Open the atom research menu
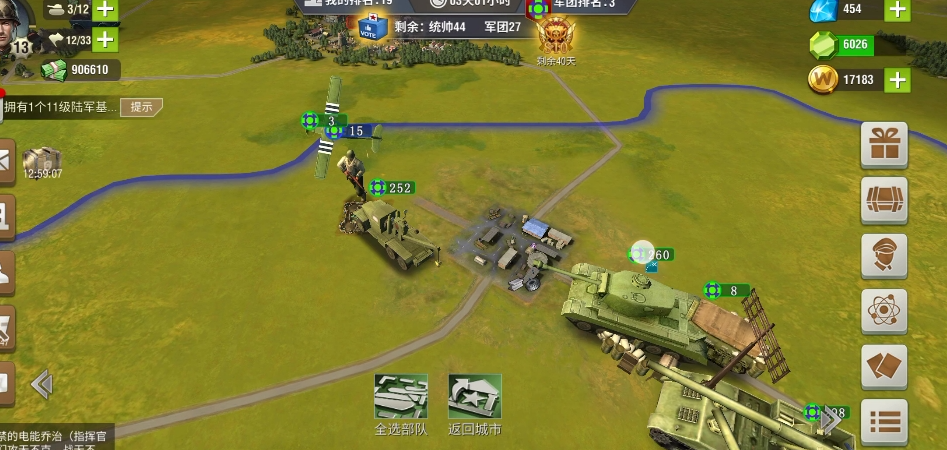This screenshot has height=450, width=947. click(884, 311)
